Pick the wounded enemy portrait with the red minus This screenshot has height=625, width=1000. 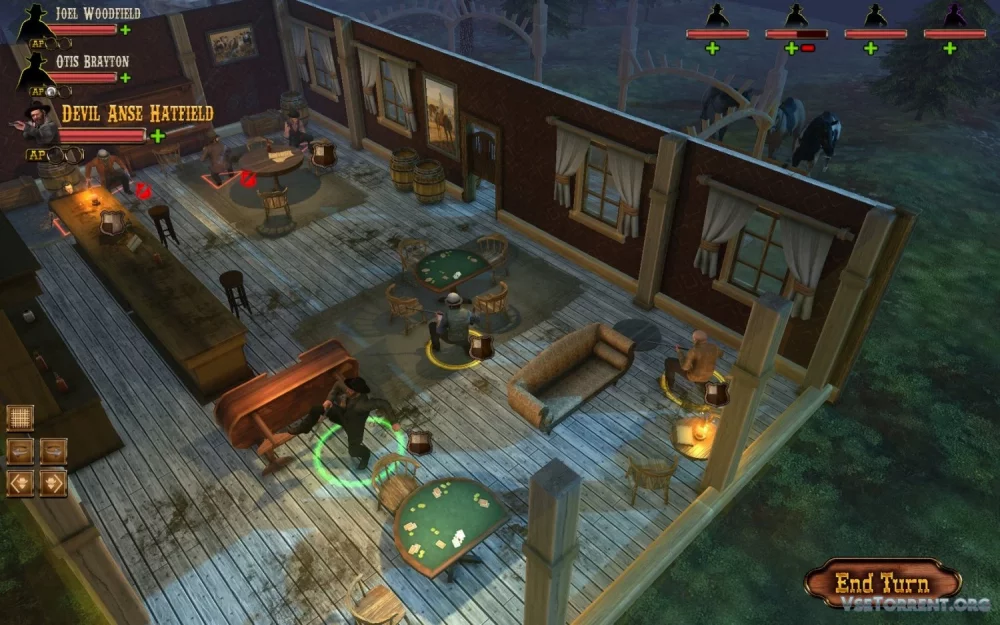(x=796, y=17)
